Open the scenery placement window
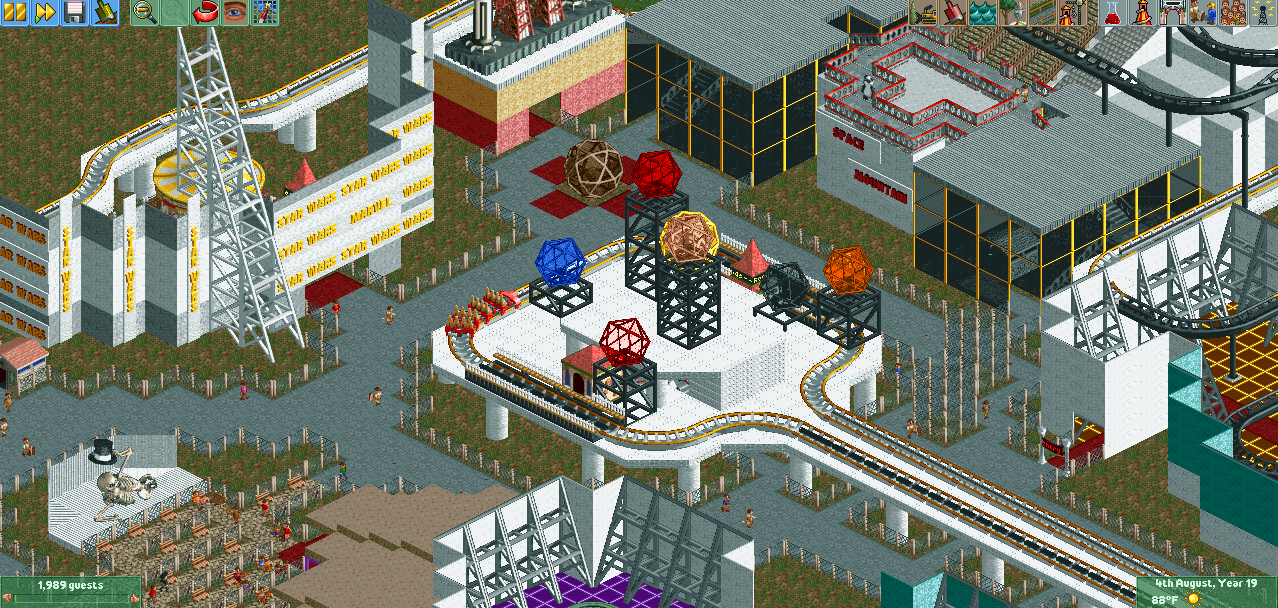Viewport: 1278px width, 608px height. pyautogui.click(x=1015, y=13)
